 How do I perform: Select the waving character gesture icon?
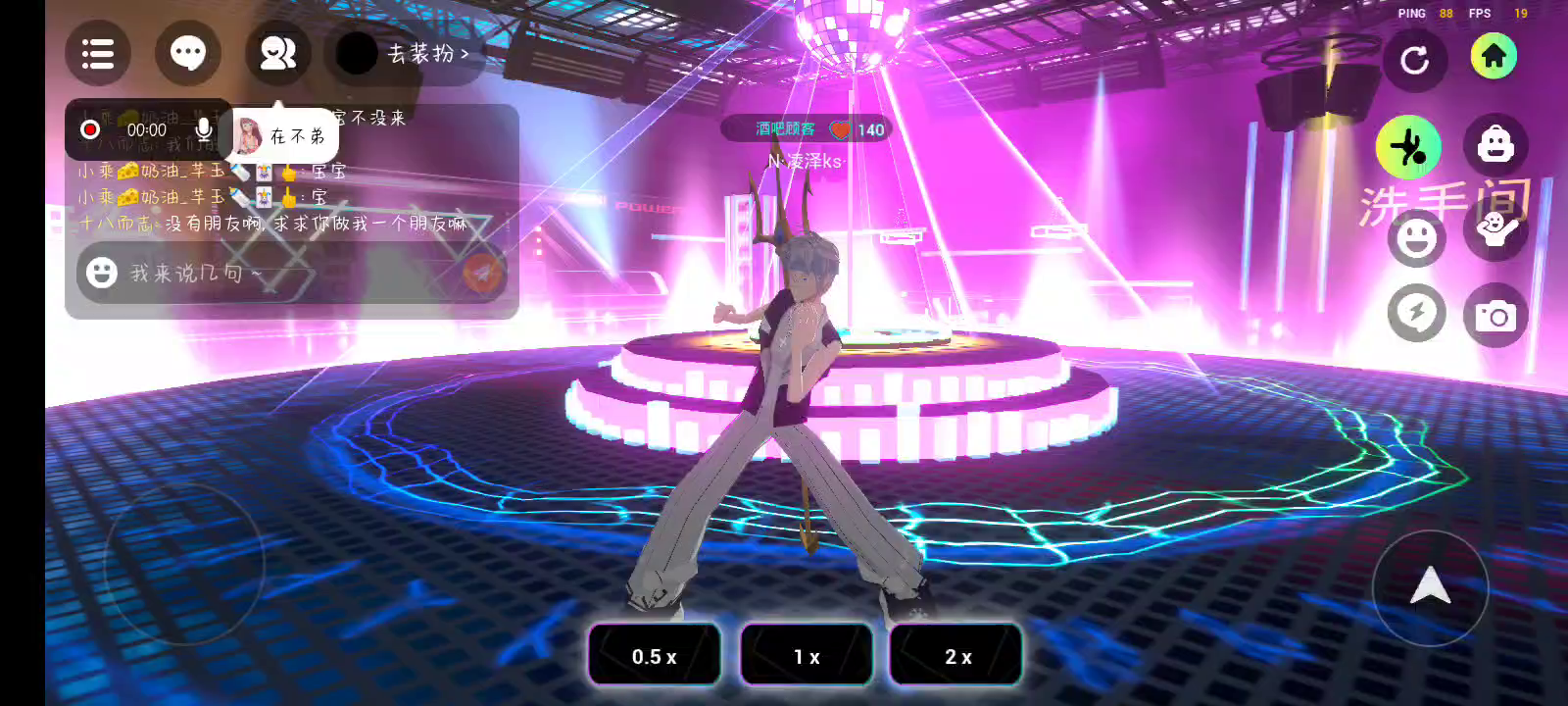coord(1495,231)
